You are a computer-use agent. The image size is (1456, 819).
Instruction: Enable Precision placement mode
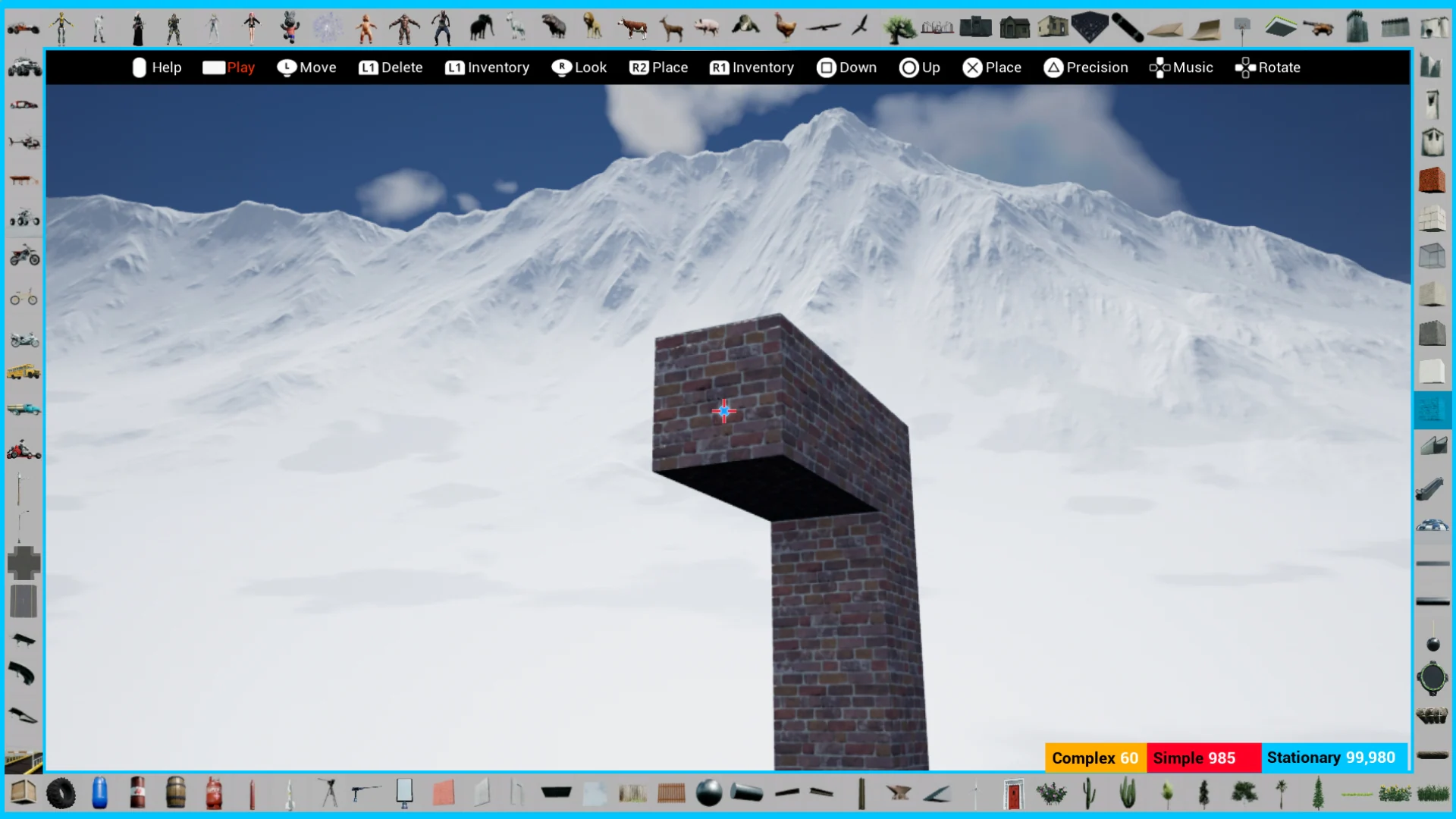click(x=1086, y=67)
